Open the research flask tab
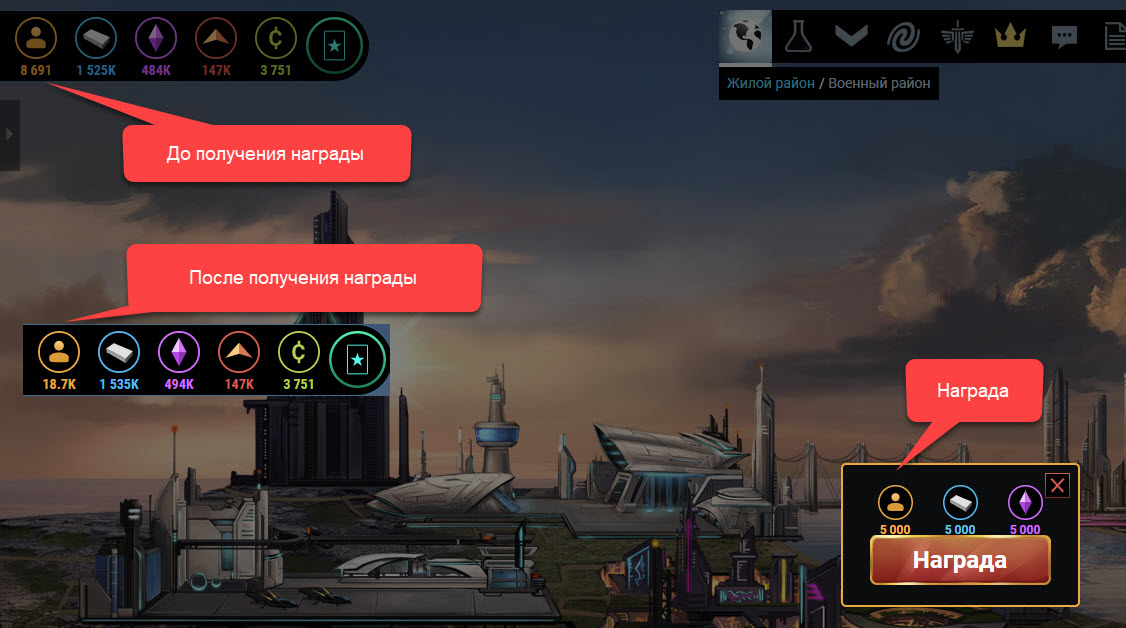 797,37
